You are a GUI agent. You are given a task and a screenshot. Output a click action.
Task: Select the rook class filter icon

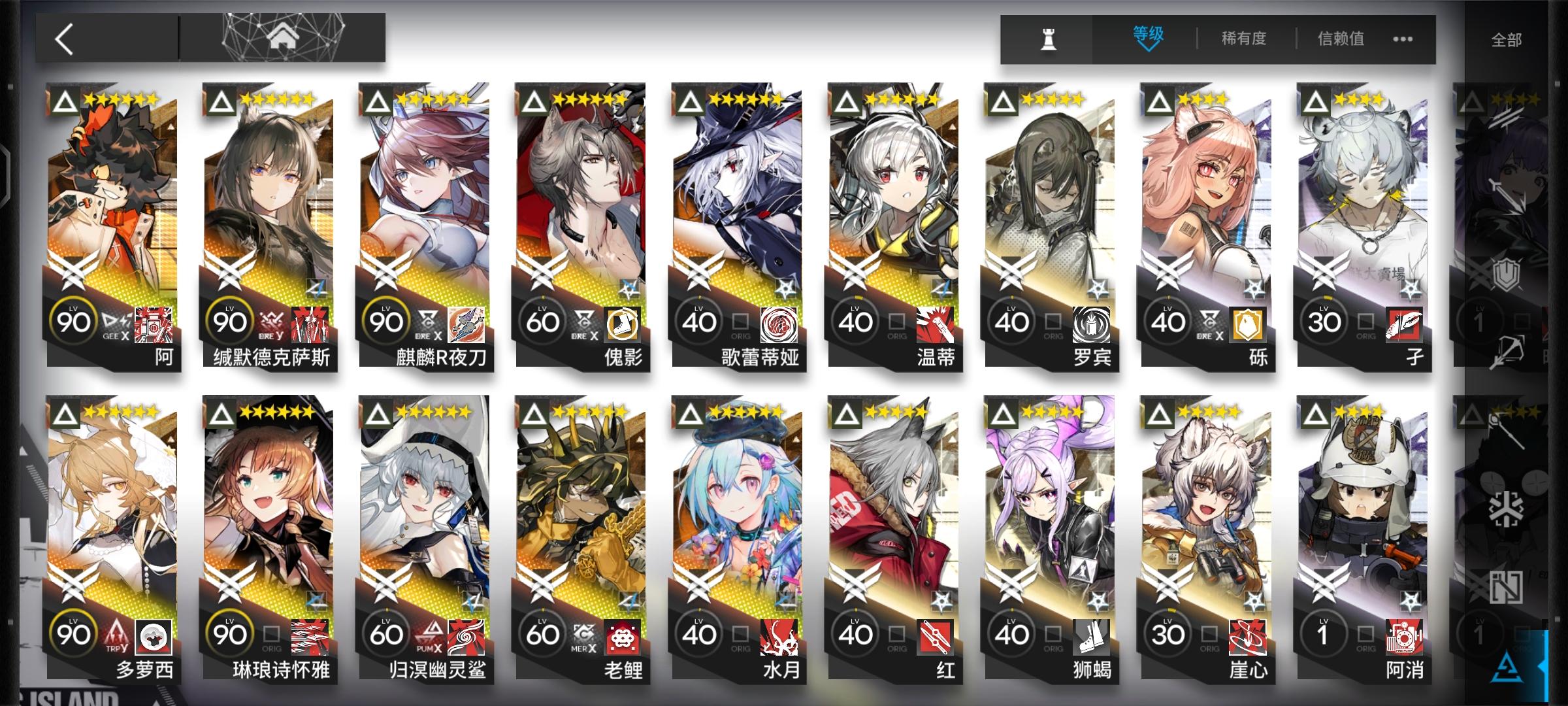coord(1049,39)
